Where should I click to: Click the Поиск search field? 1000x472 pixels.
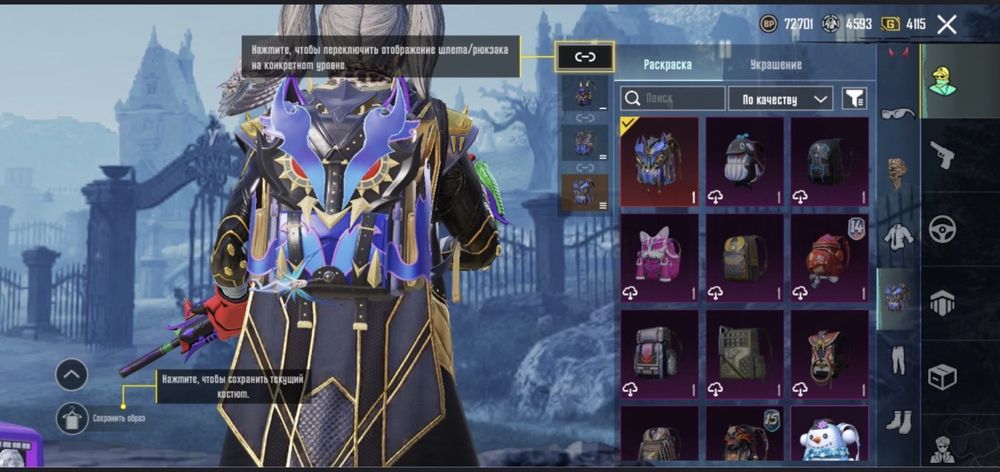(673, 98)
